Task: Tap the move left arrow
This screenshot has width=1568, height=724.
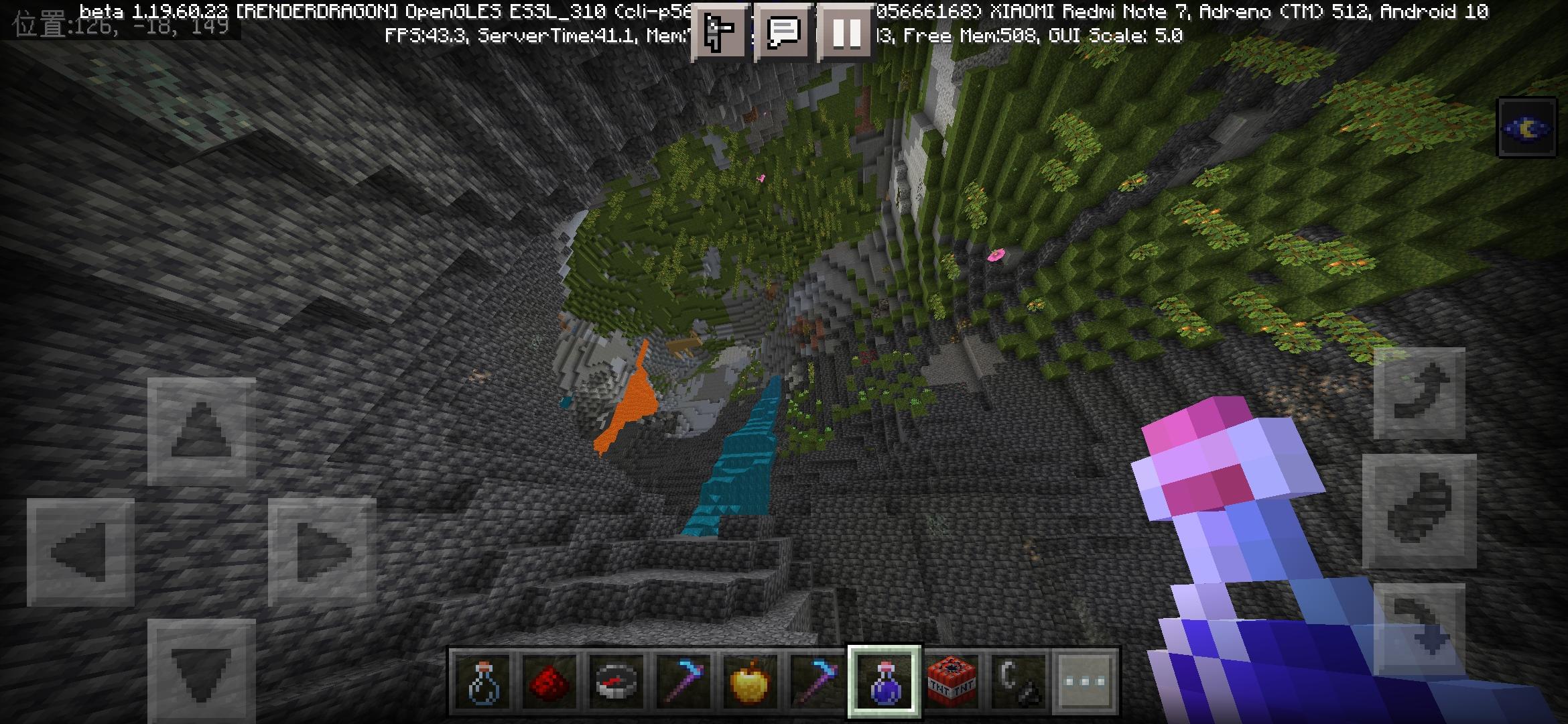Action: tap(80, 552)
